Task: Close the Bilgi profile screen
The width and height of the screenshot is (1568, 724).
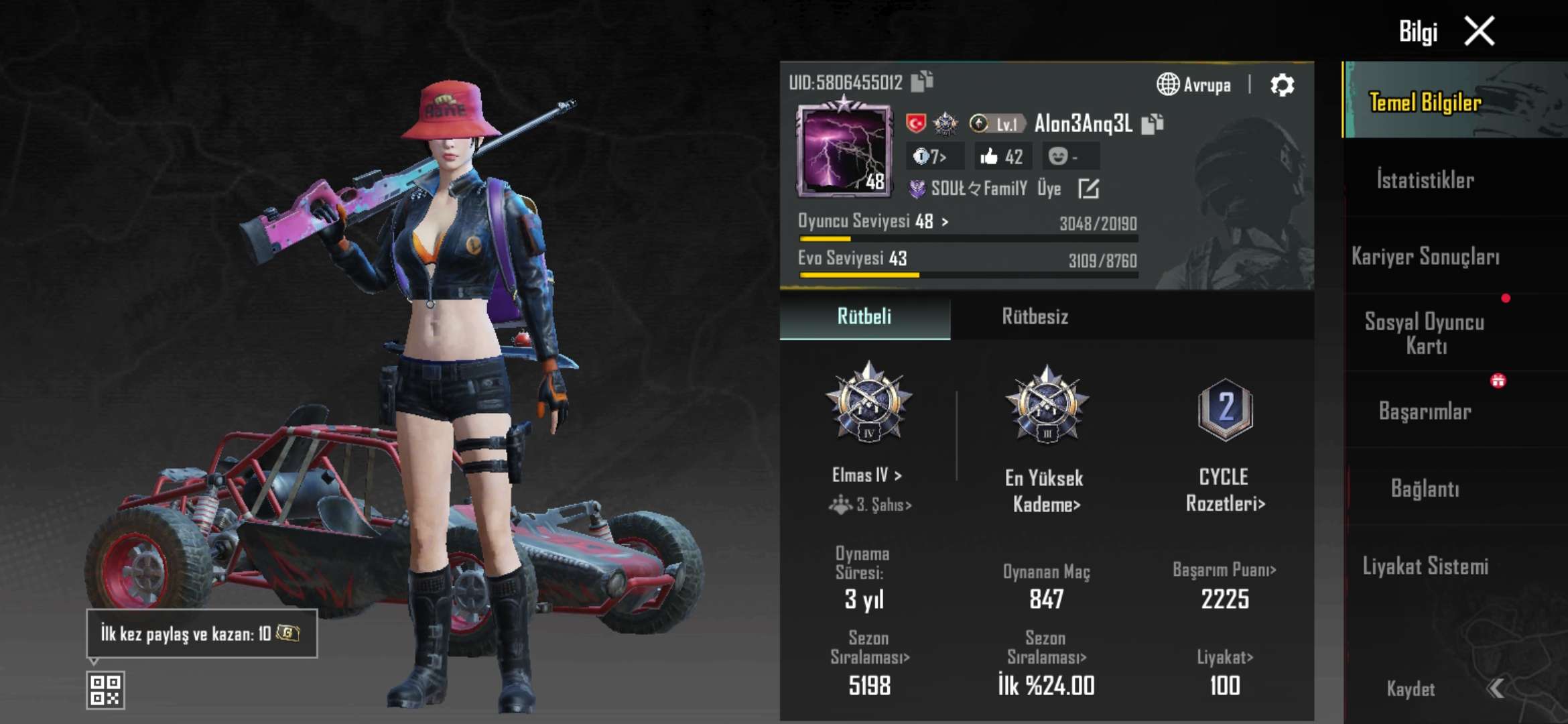Action: (x=1480, y=32)
